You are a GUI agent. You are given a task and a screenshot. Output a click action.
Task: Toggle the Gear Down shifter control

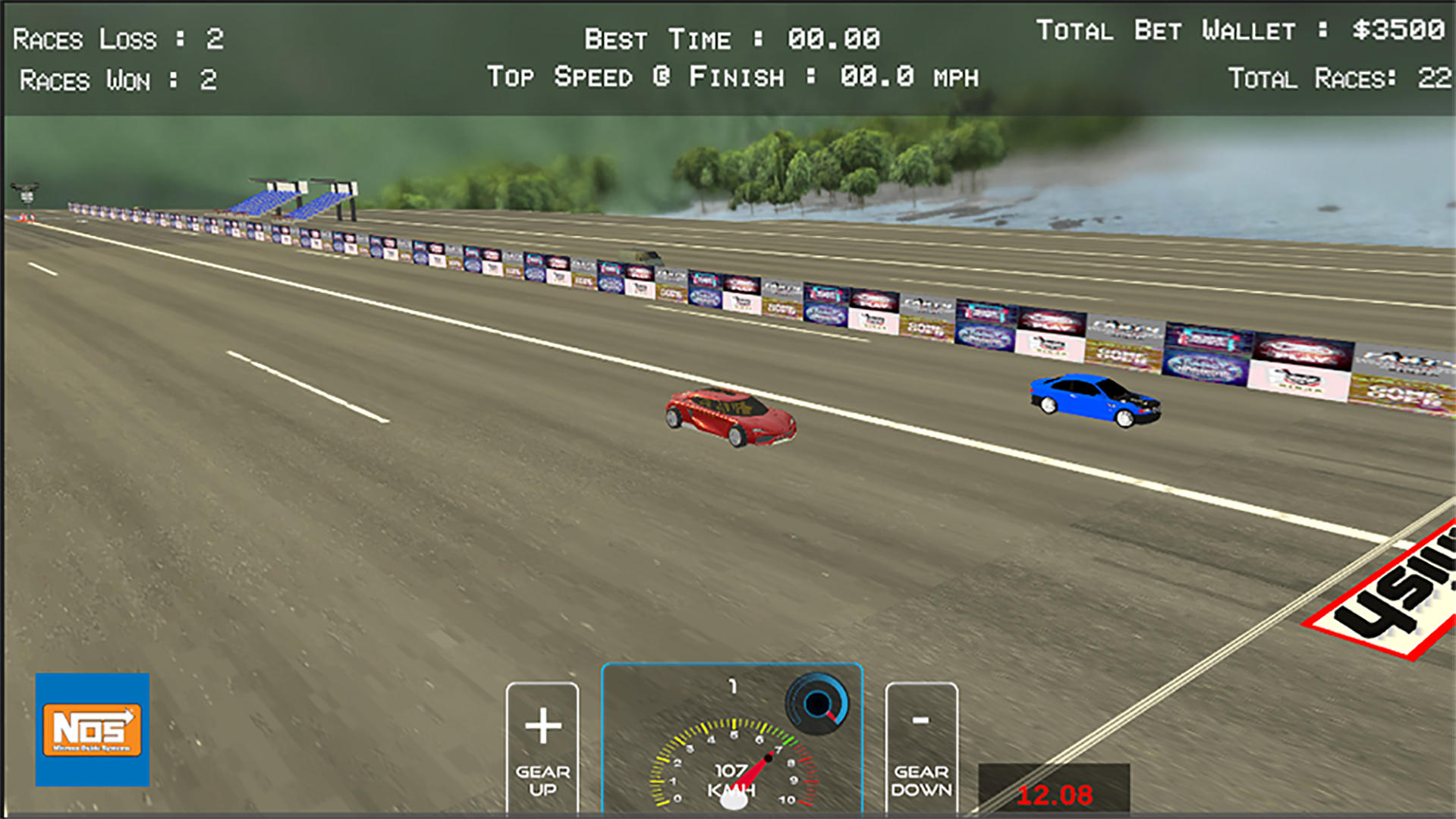(x=921, y=747)
